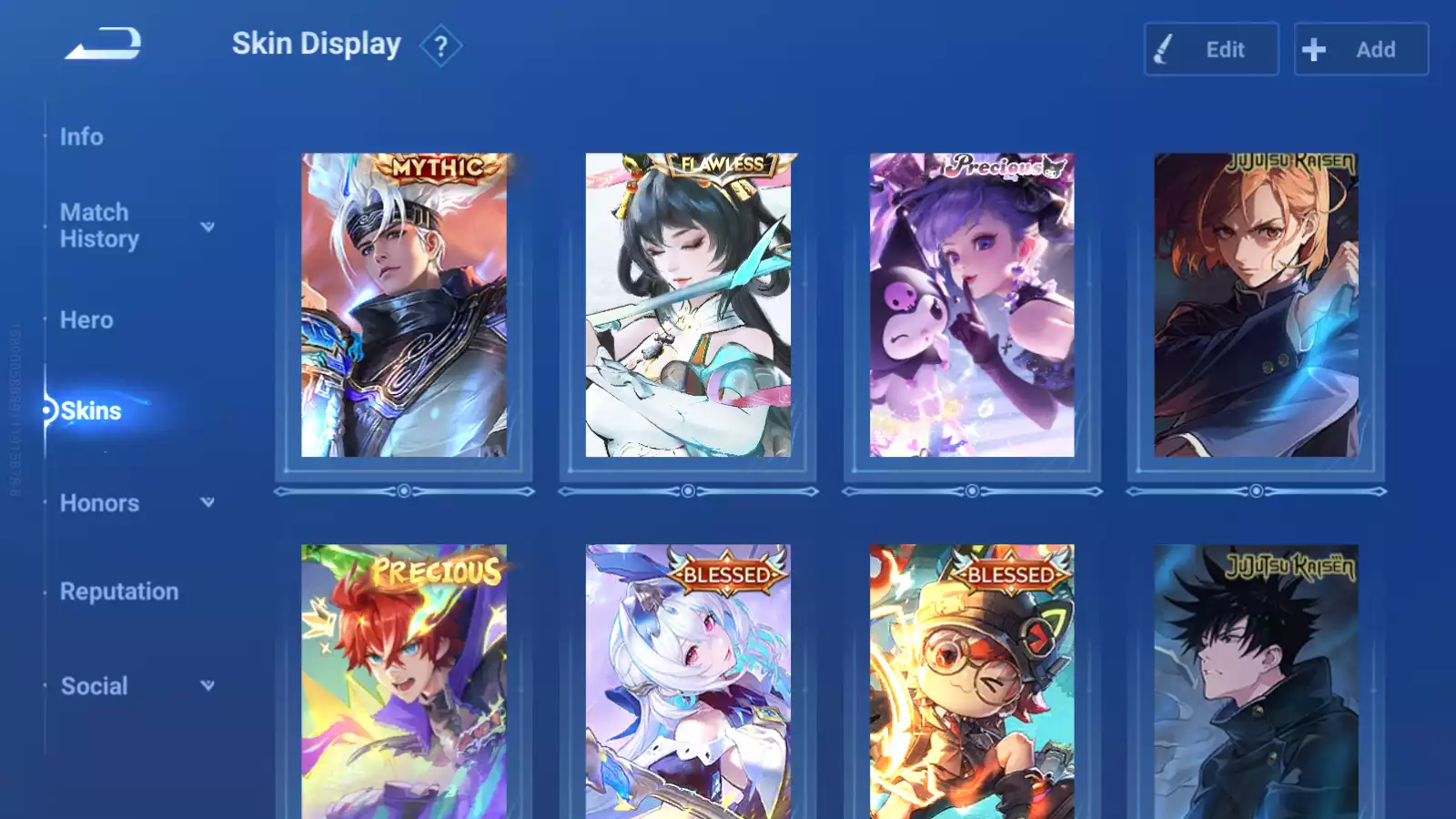Add a new skin to display

pos(1360,49)
